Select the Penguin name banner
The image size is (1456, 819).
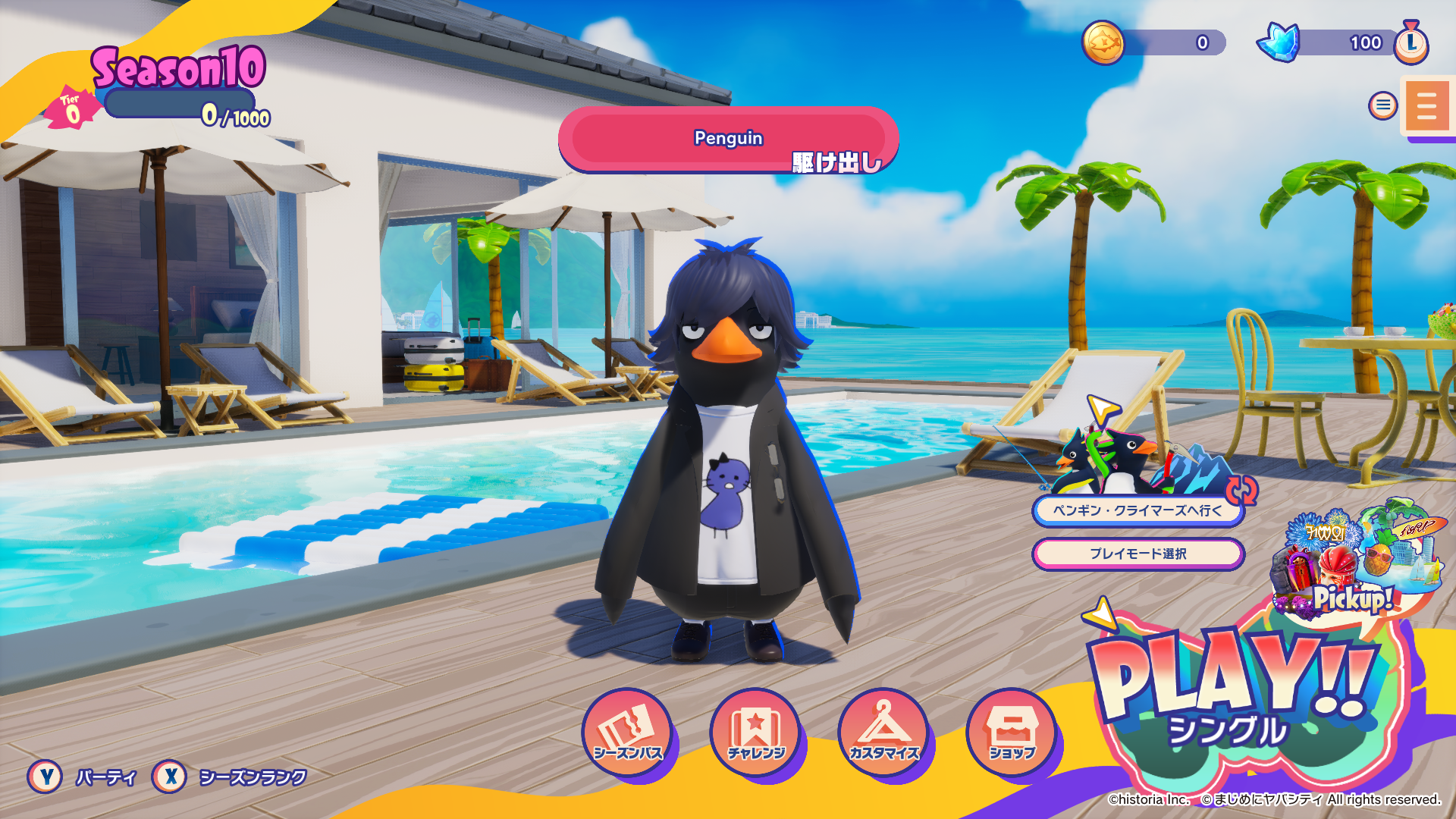pyautogui.click(x=728, y=139)
